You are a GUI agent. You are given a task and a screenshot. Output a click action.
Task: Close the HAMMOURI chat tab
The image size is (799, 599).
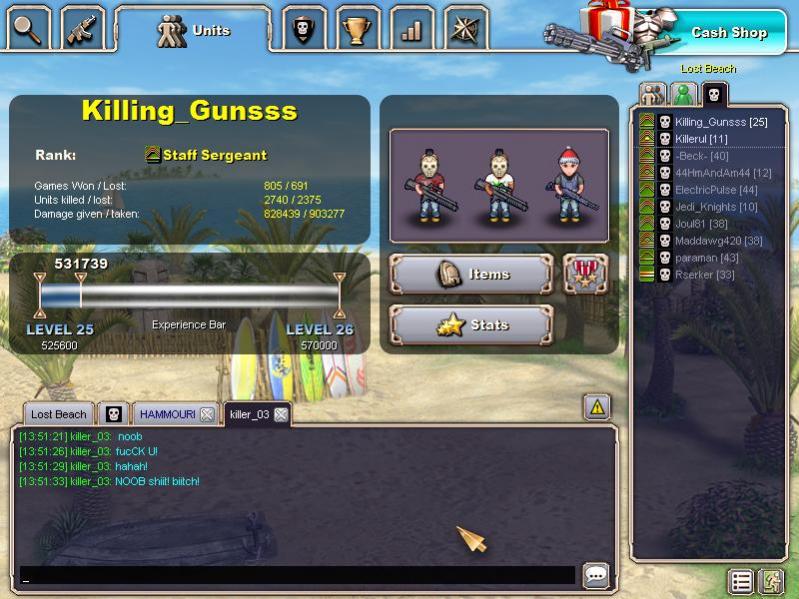coord(206,414)
